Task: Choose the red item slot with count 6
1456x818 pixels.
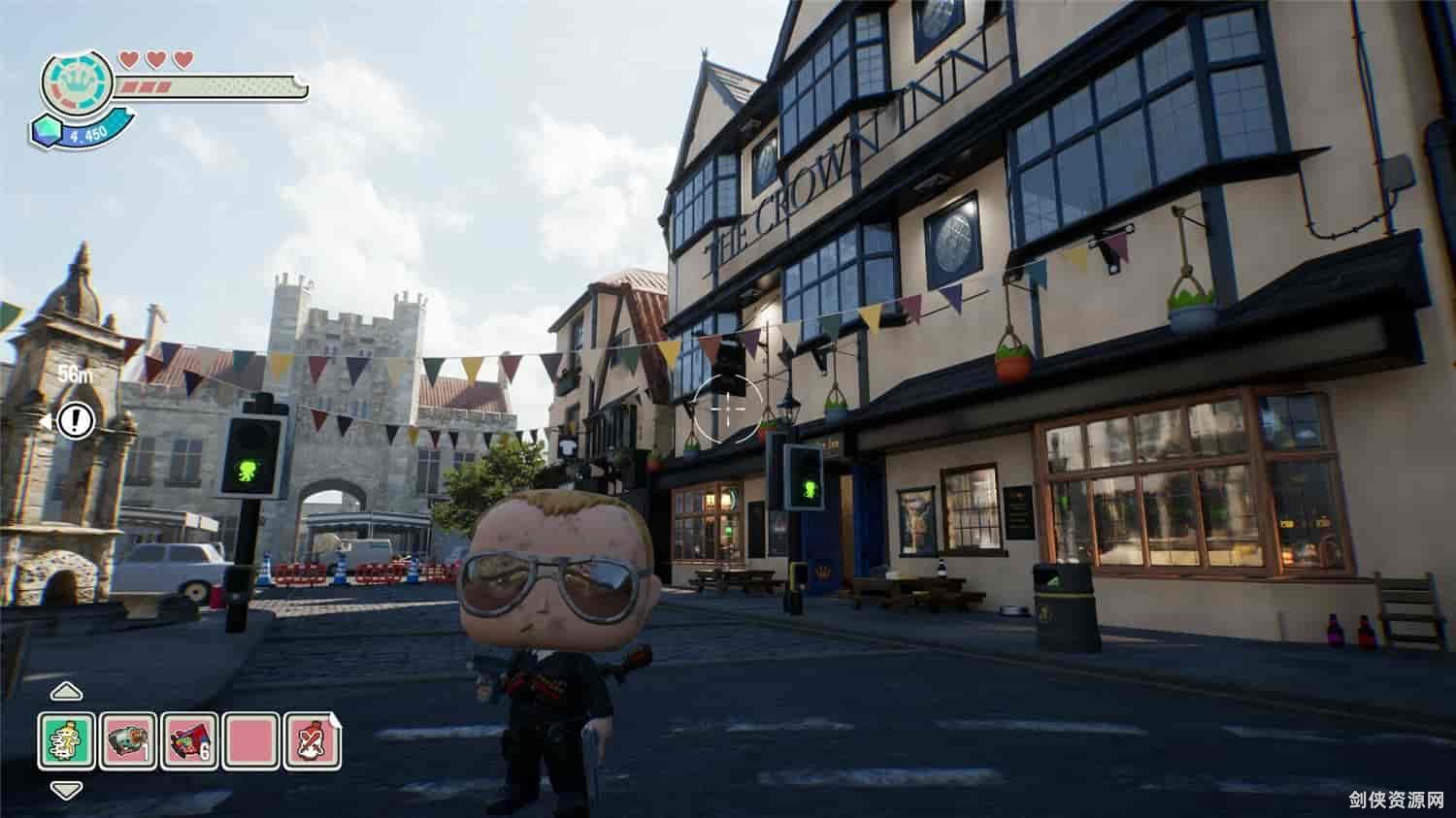Action: tap(189, 740)
